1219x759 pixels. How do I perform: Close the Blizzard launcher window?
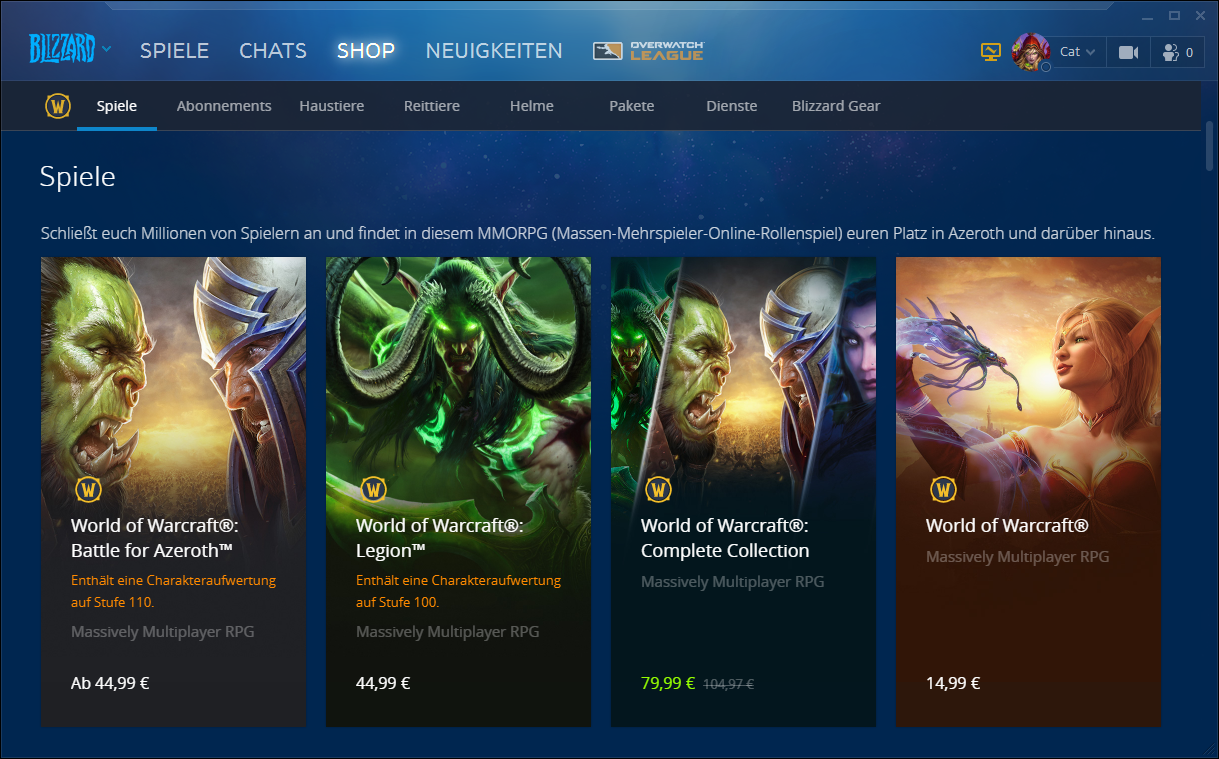click(x=1198, y=15)
